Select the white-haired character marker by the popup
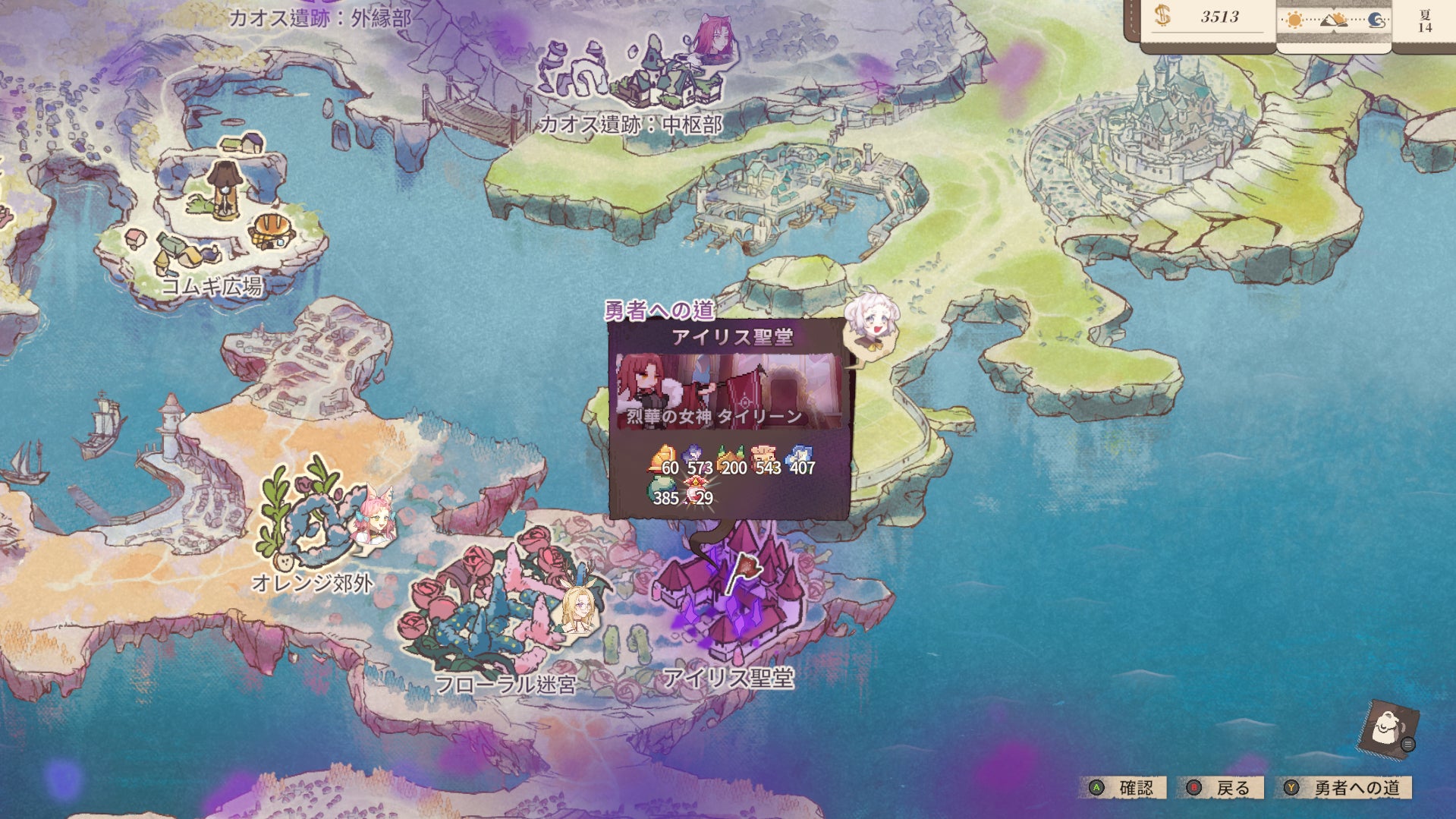The height and width of the screenshot is (819, 1456). click(871, 318)
